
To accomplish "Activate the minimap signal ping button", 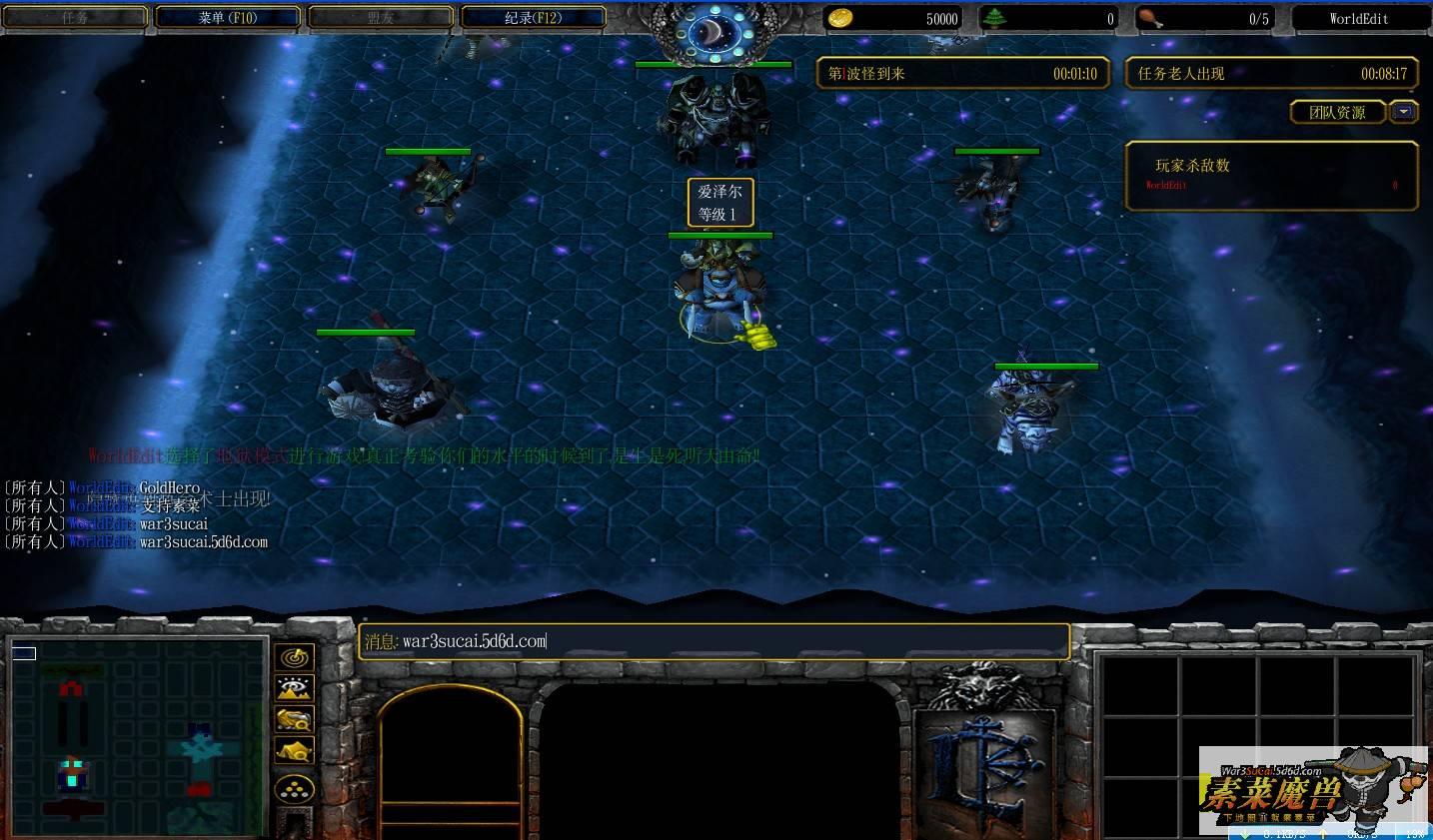I will point(294,657).
